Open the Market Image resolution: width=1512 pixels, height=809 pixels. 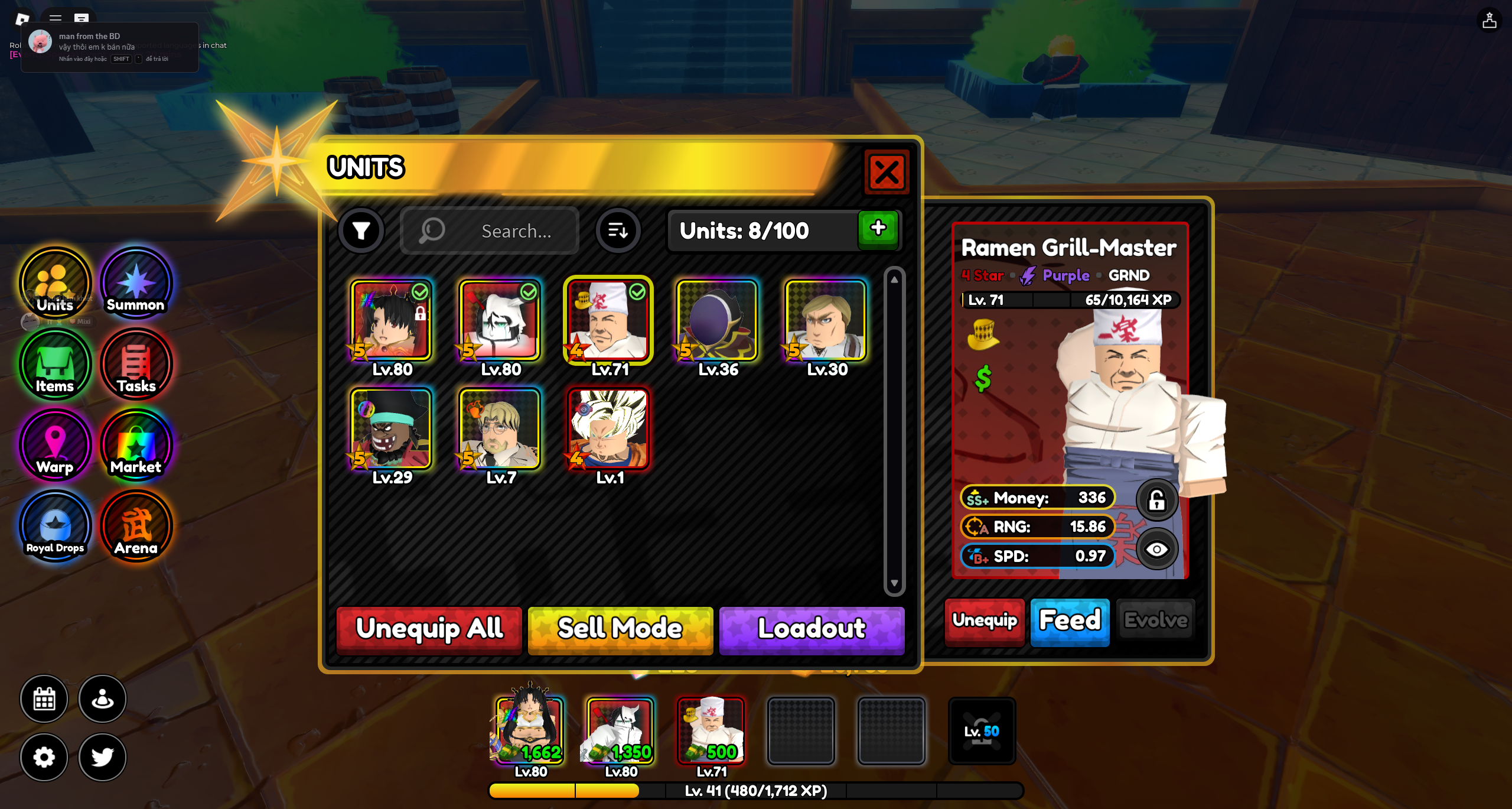coord(136,446)
